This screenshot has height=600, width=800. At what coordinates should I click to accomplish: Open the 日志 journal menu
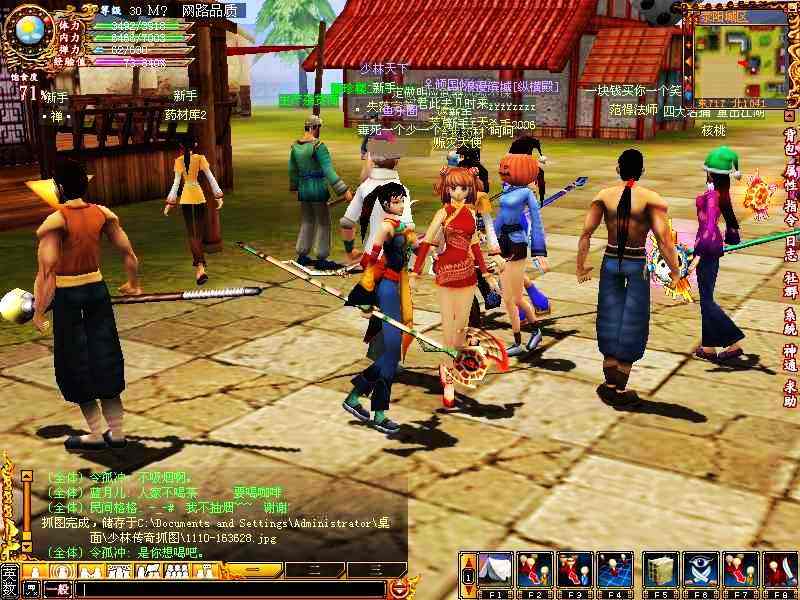(790, 243)
